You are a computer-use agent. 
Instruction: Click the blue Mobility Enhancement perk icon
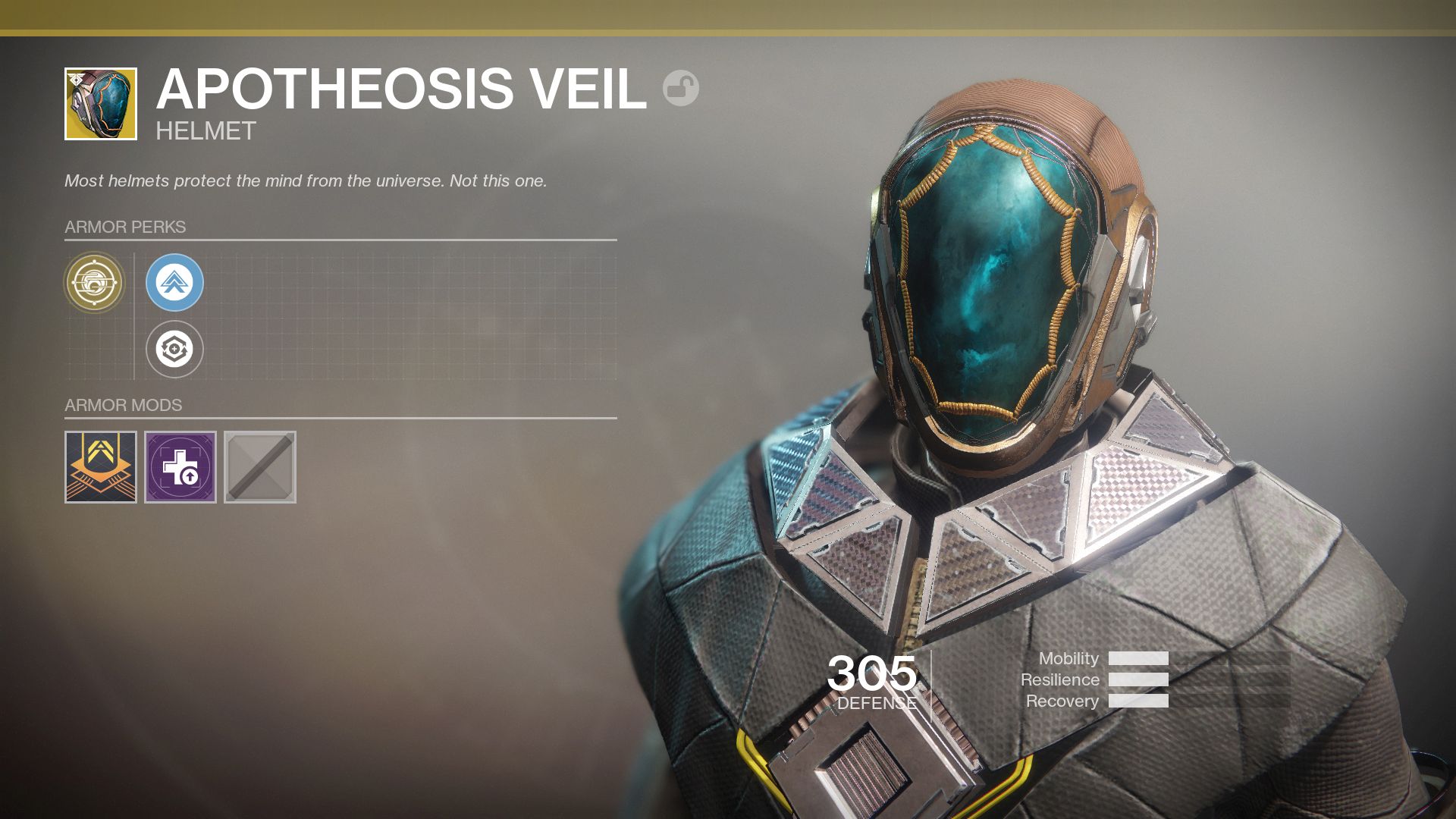(x=175, y=282)
